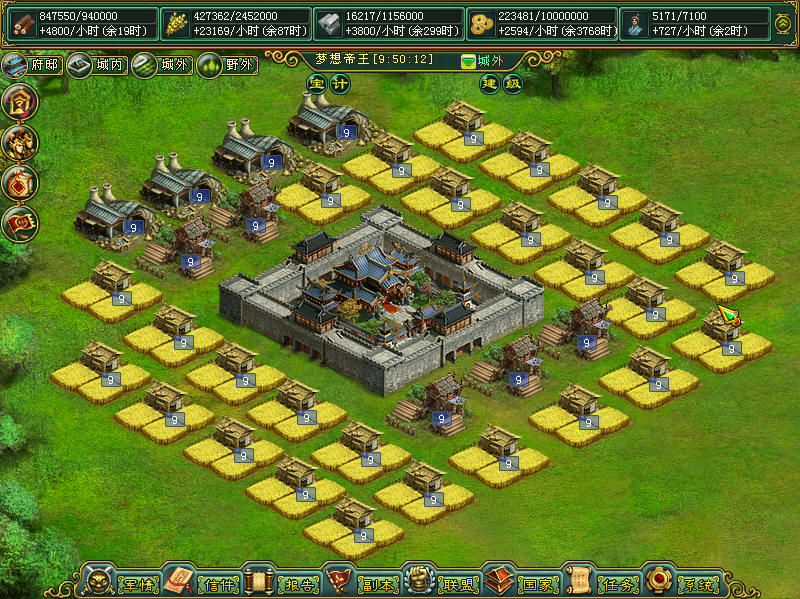Activate the round 建 build button
The height and width of the screenshot is (599, 800).
pyautogui.click(x=489, y=84)
